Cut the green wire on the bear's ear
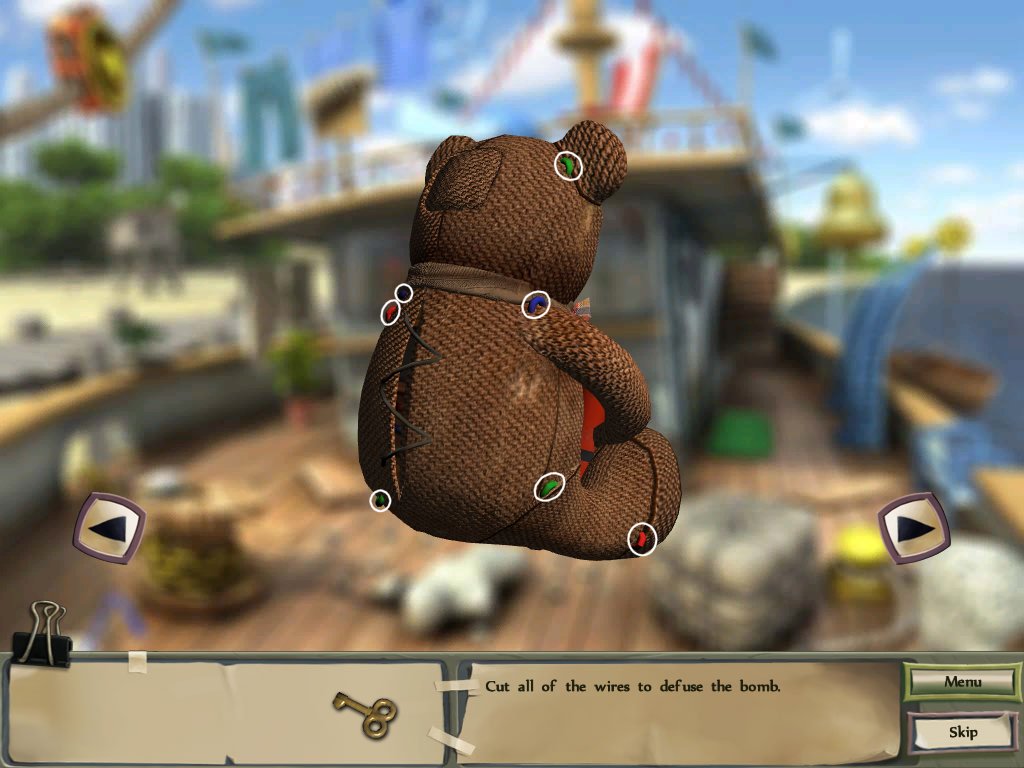The image size is (1024, 768). click(x=568, y=165)
